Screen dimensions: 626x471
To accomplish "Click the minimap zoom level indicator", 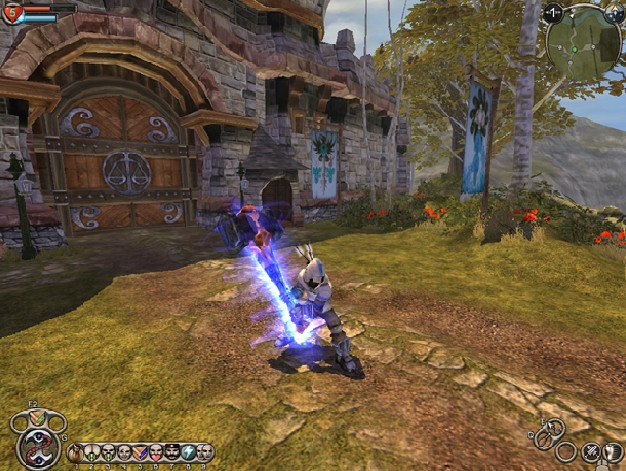I will pyautogui.click(x=552, y=14).
